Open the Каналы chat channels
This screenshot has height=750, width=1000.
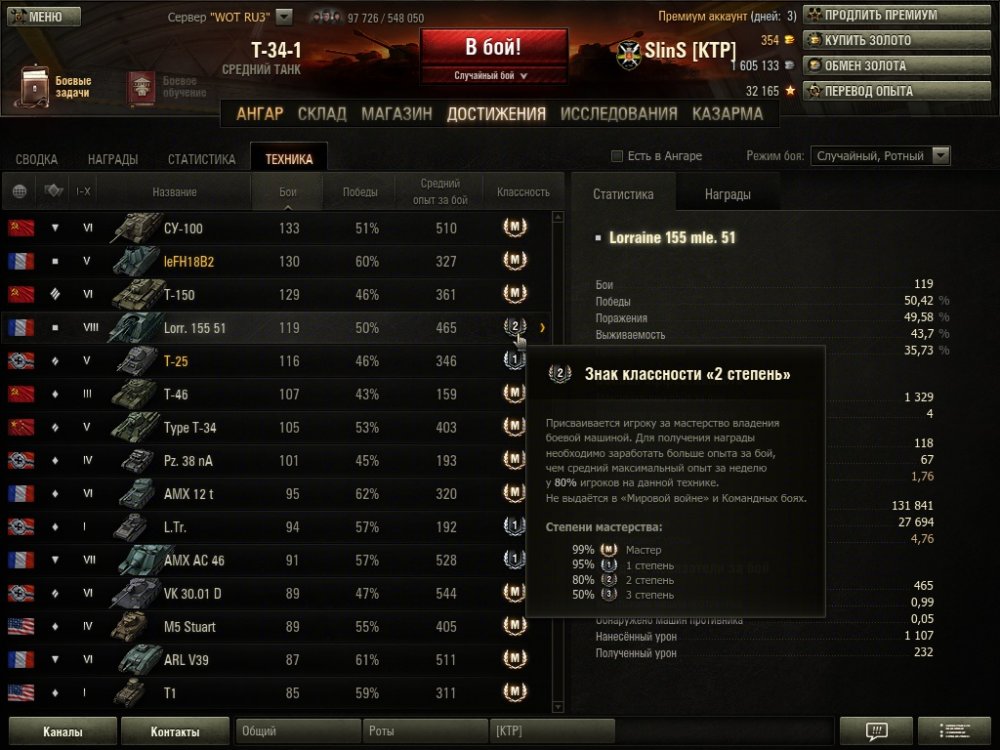(x=62, y=732)
